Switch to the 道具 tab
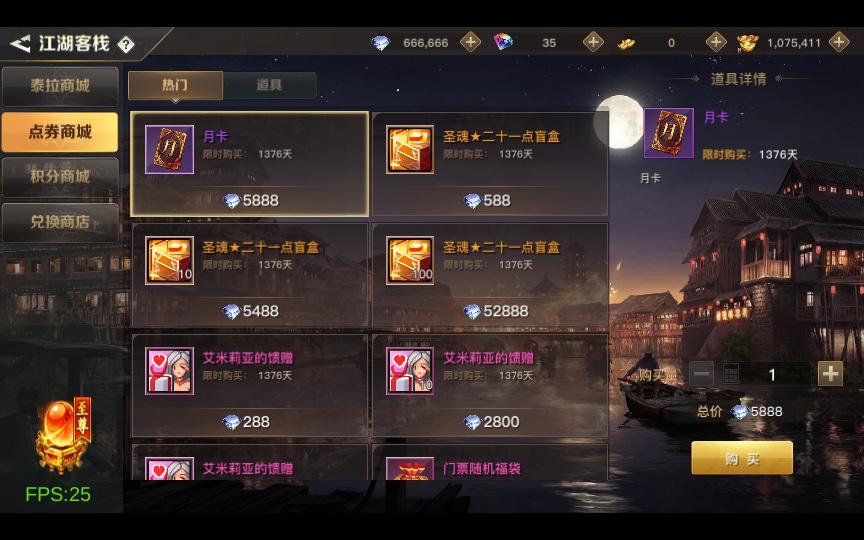Viewport: 864px width, 540px height. pyautogui.click(x=269, y=85)
